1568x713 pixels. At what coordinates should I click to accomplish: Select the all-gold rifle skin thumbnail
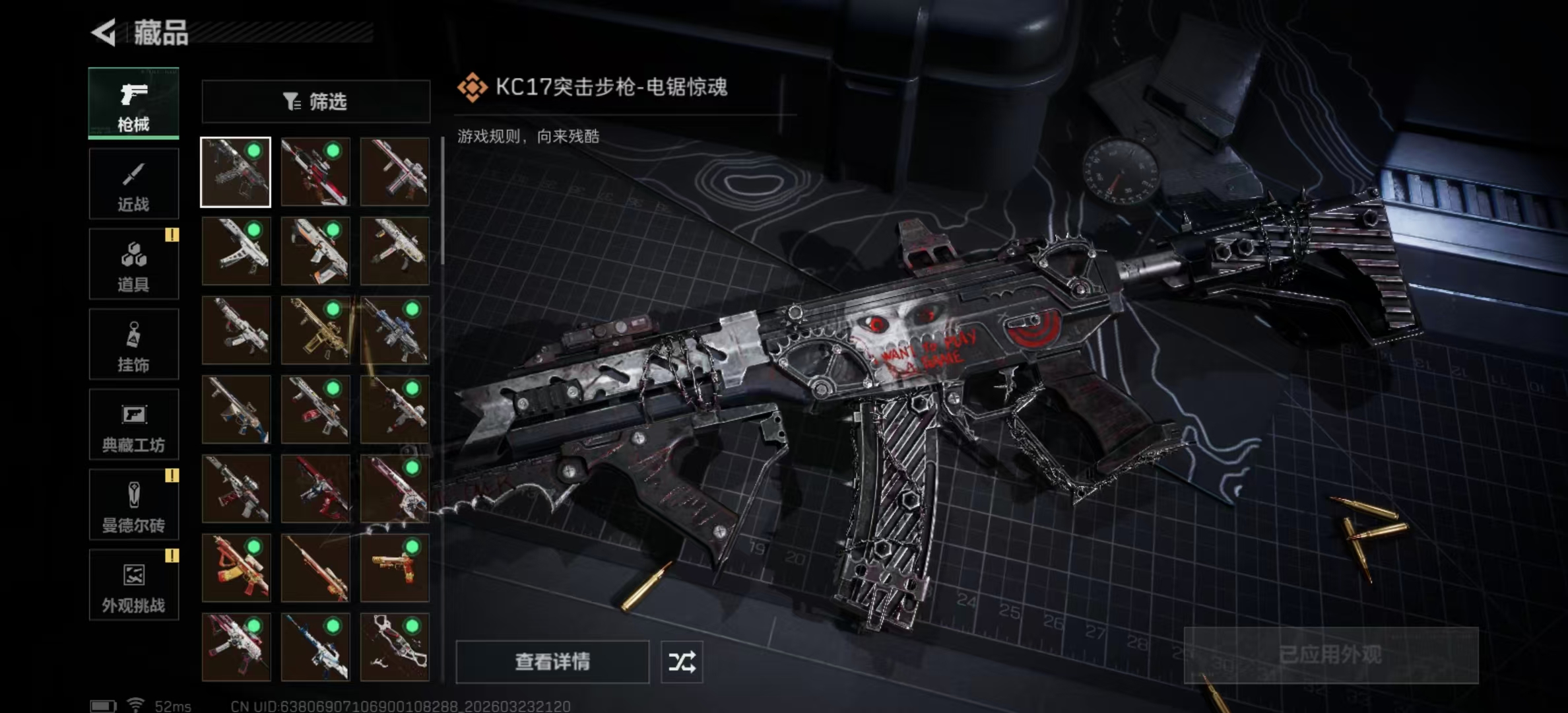pyautogui.click(x=315, y=330)
